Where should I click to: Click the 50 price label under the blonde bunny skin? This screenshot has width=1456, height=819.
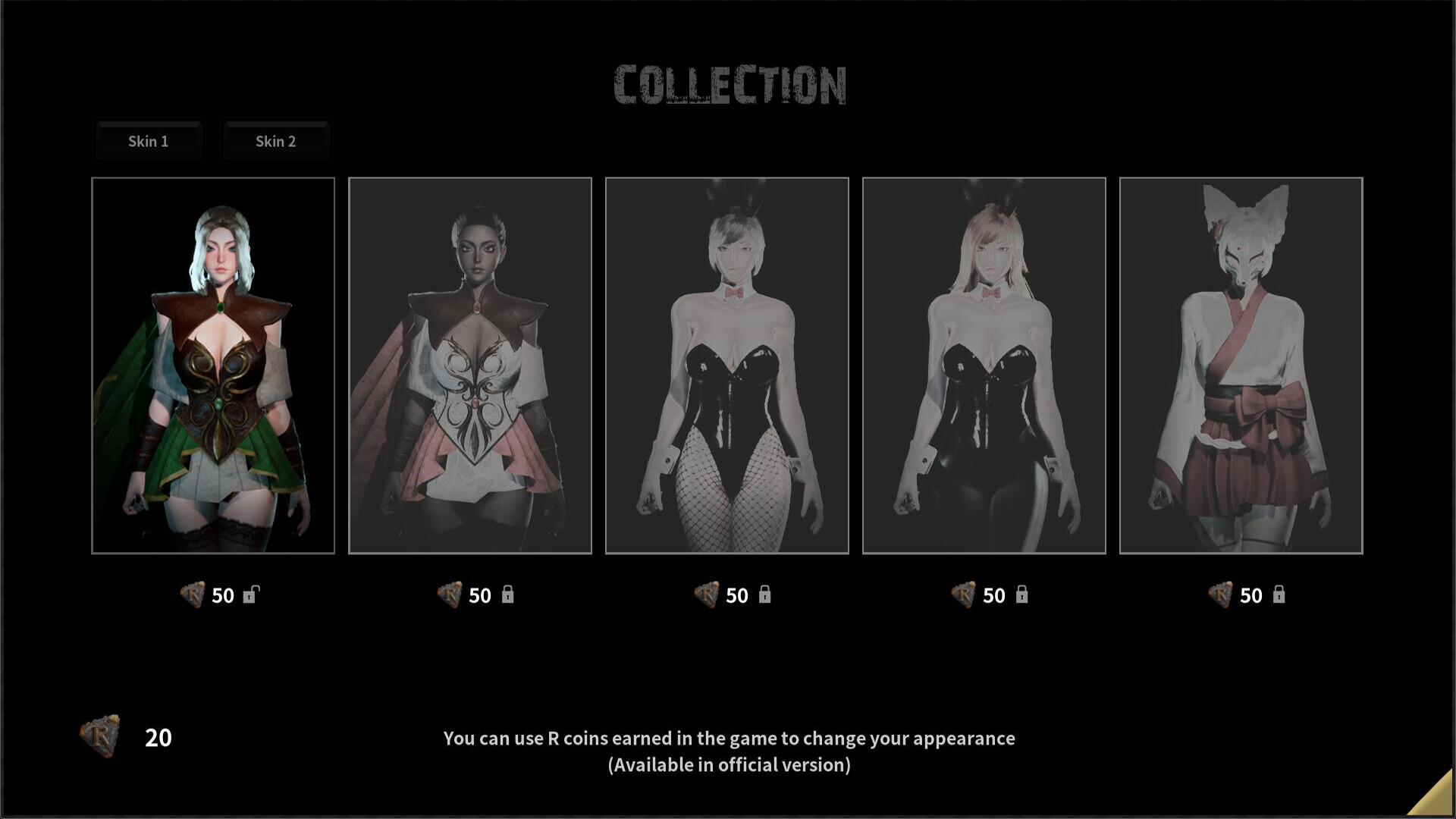[994, 596]
